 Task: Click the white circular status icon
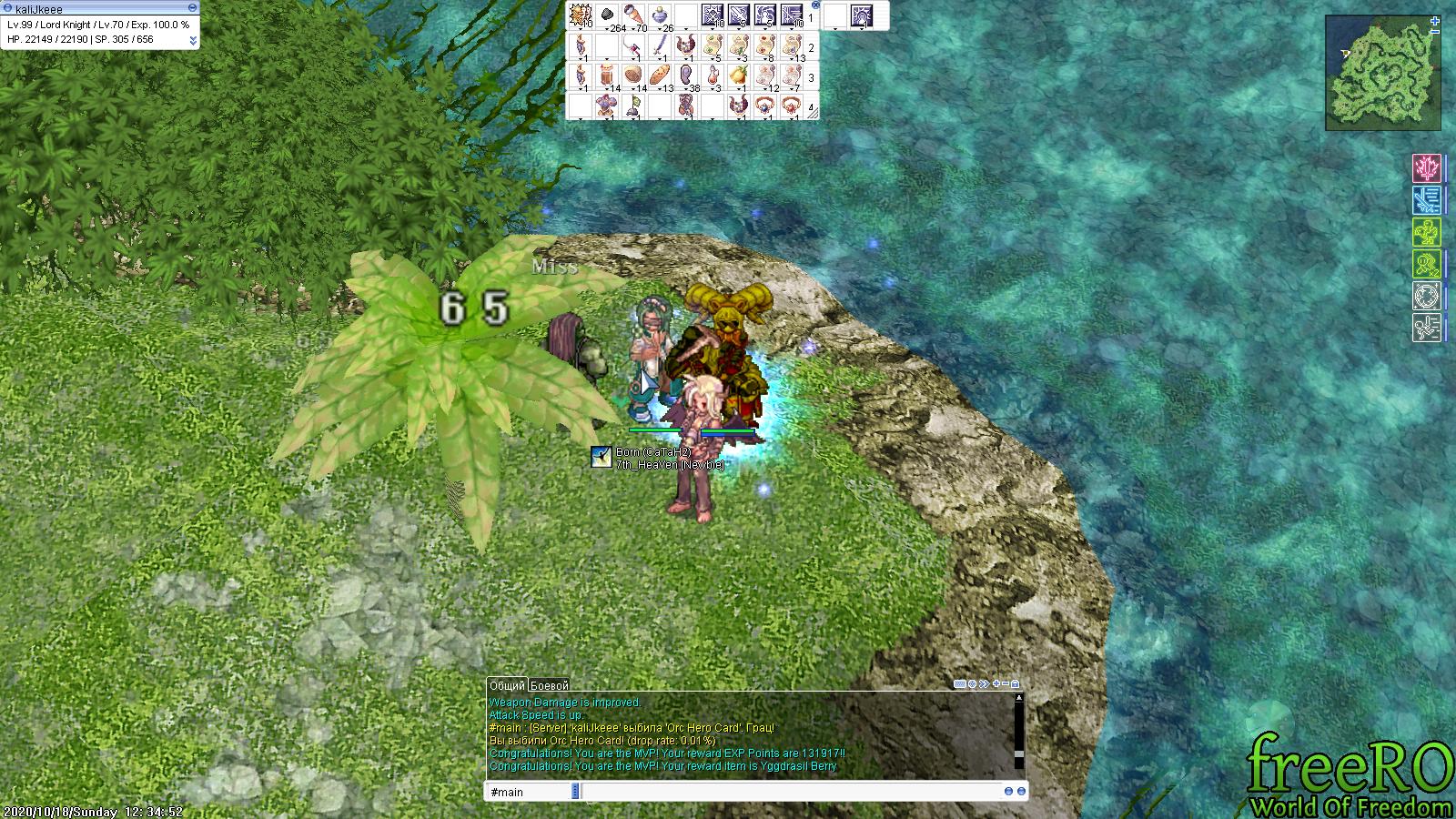coord(1426,296)
